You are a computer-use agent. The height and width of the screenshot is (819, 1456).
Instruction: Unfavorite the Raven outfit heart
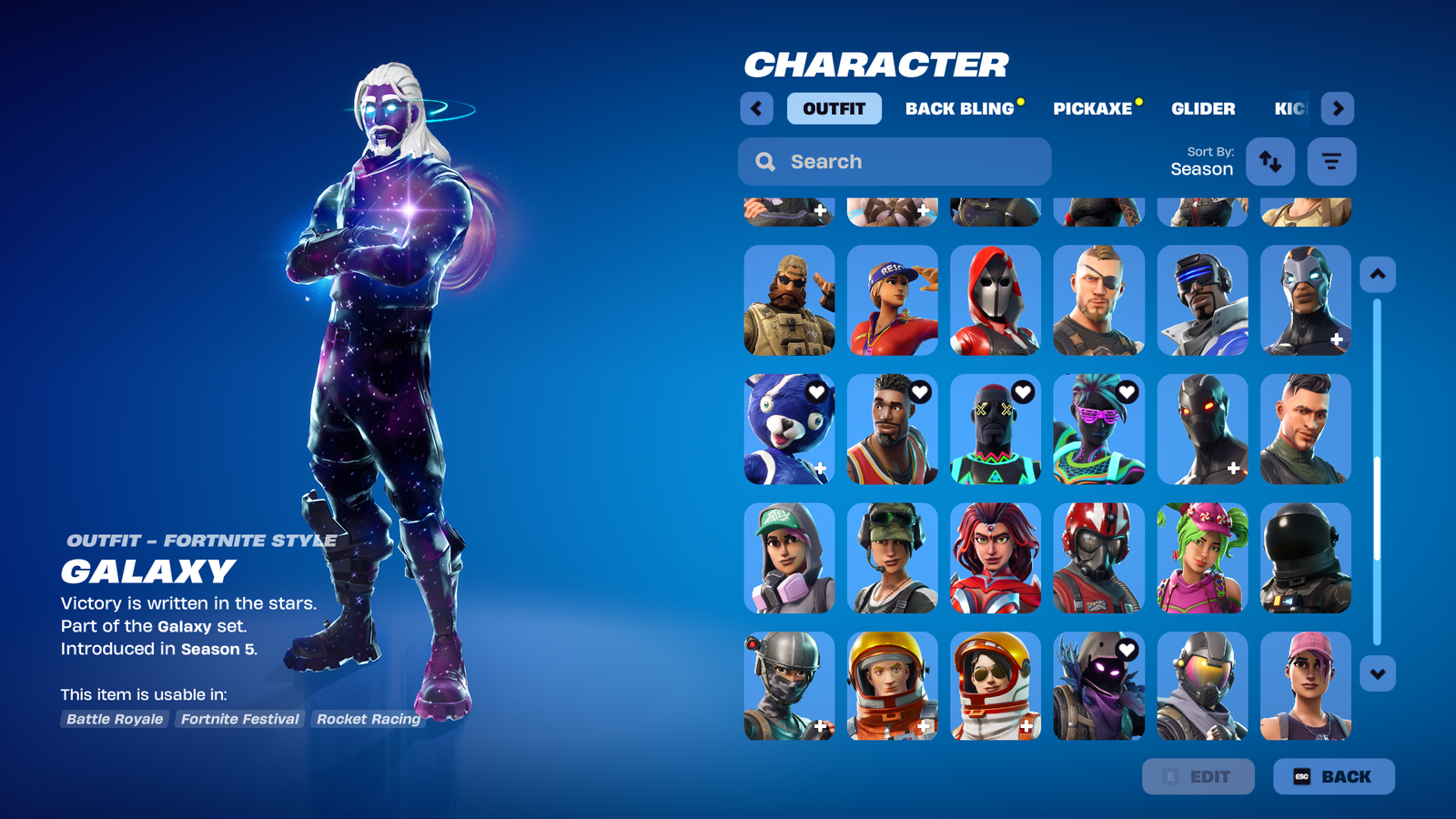pyautogui.click(x=1127, y=650)
